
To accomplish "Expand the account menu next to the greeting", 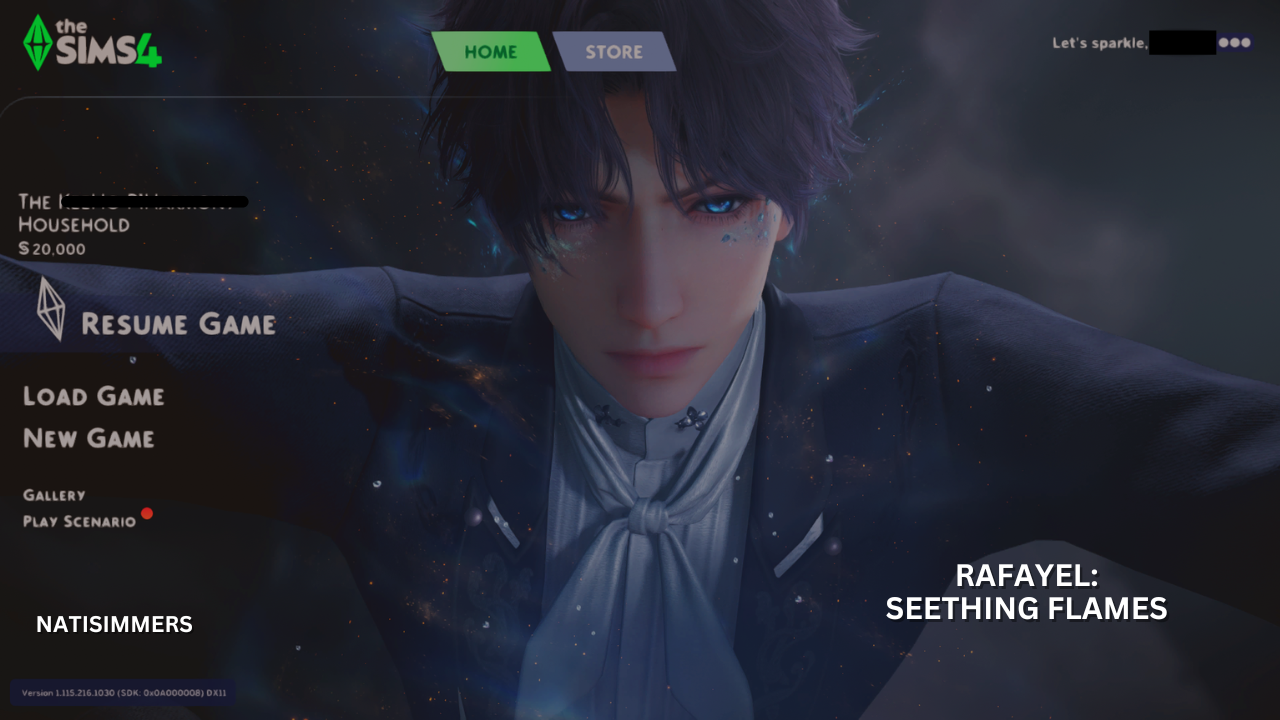I will coord(1237,42).
